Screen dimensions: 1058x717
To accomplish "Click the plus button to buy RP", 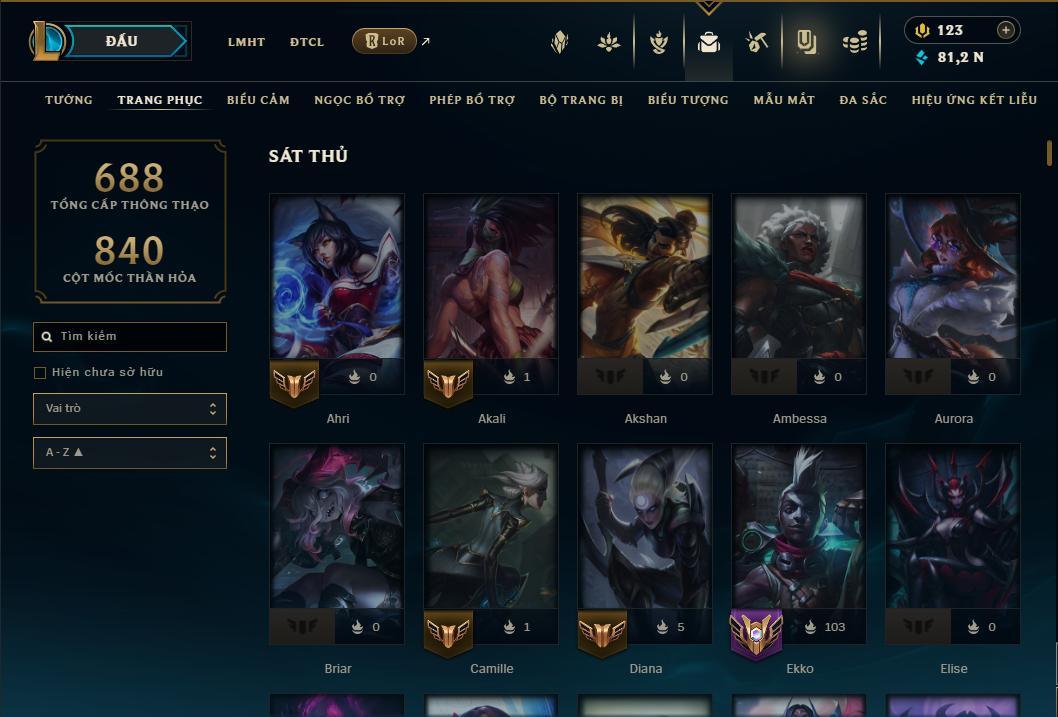I will pyautogui.click(x=1005, y=31).
